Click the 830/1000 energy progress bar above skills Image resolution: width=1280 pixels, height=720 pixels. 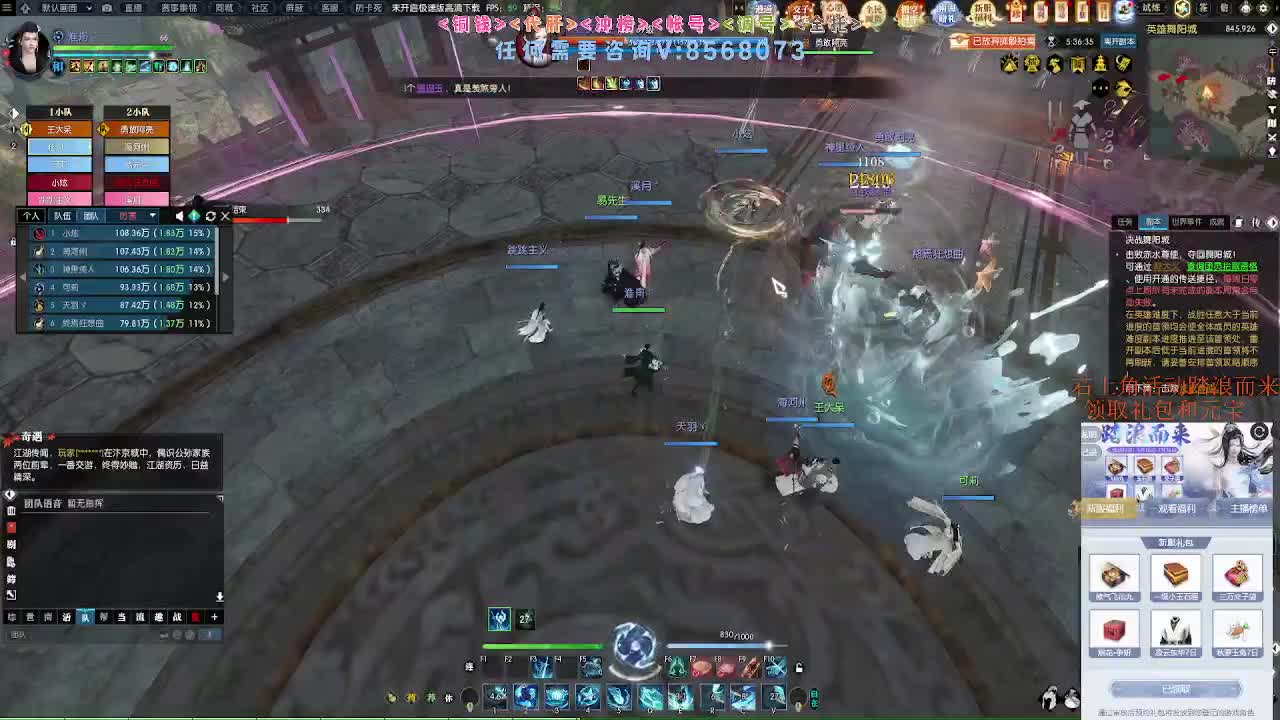tap(720, 644)
